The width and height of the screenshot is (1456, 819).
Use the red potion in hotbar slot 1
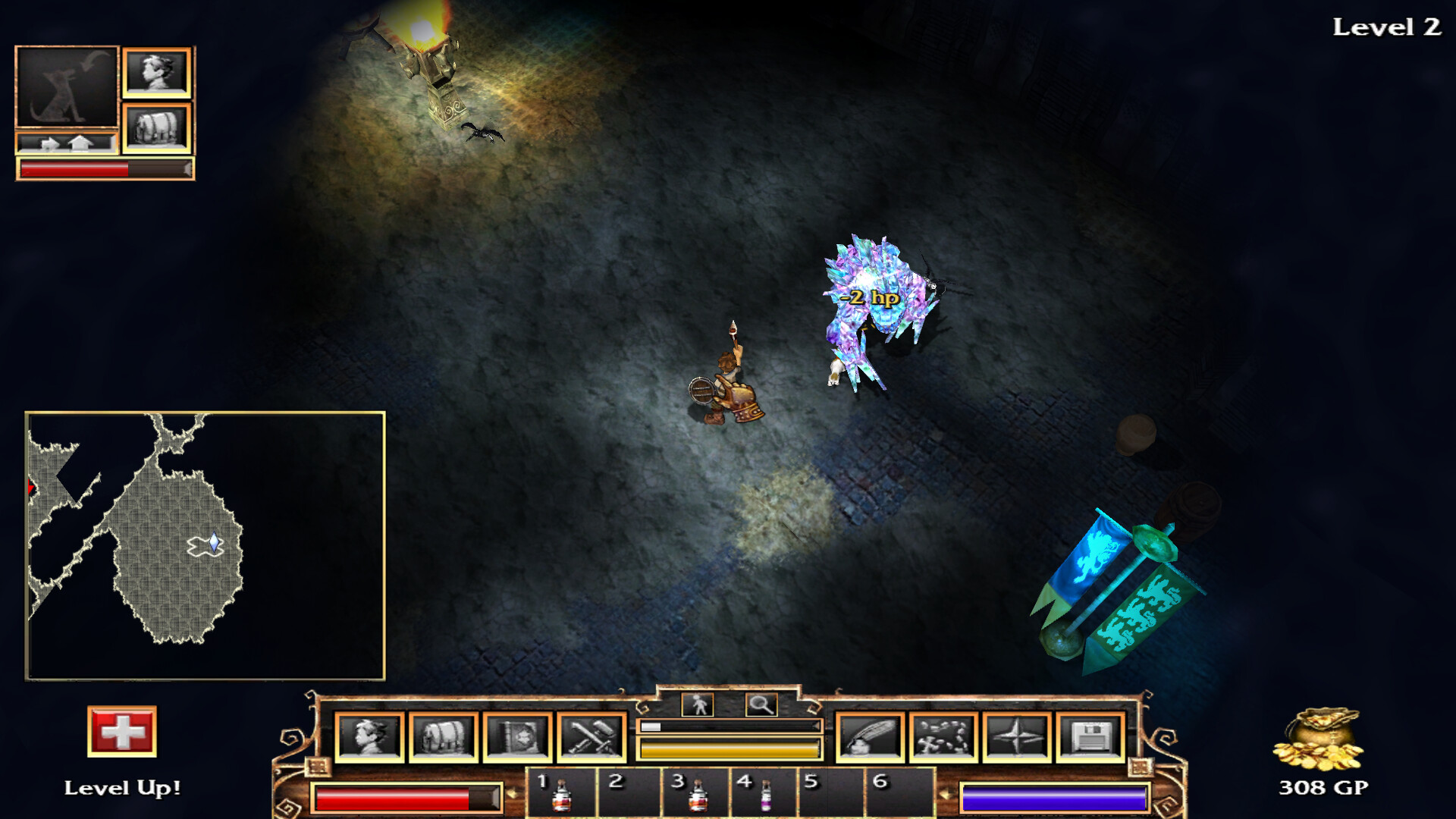click(562, 794)
